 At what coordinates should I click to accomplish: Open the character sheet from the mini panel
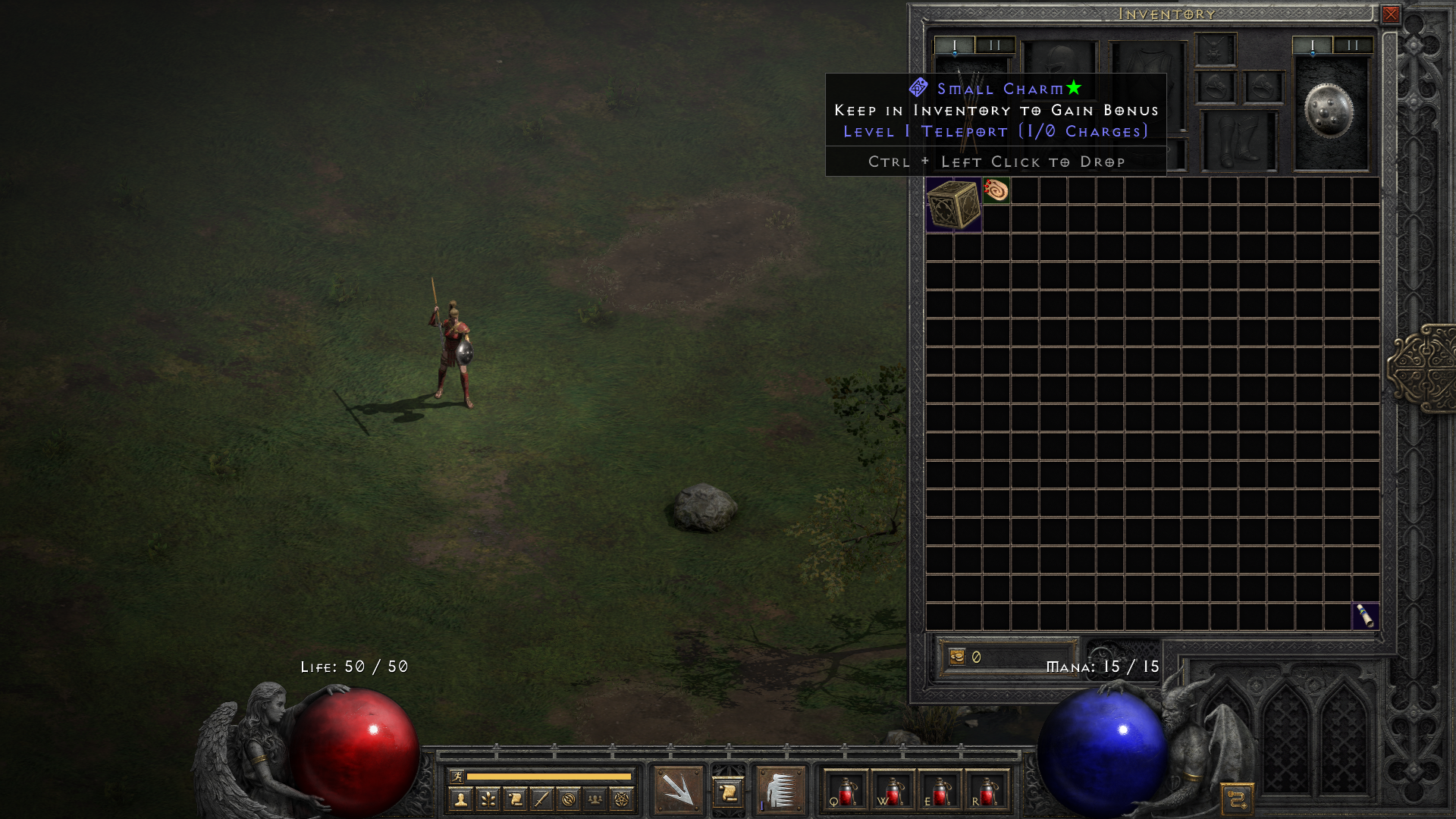460,799
